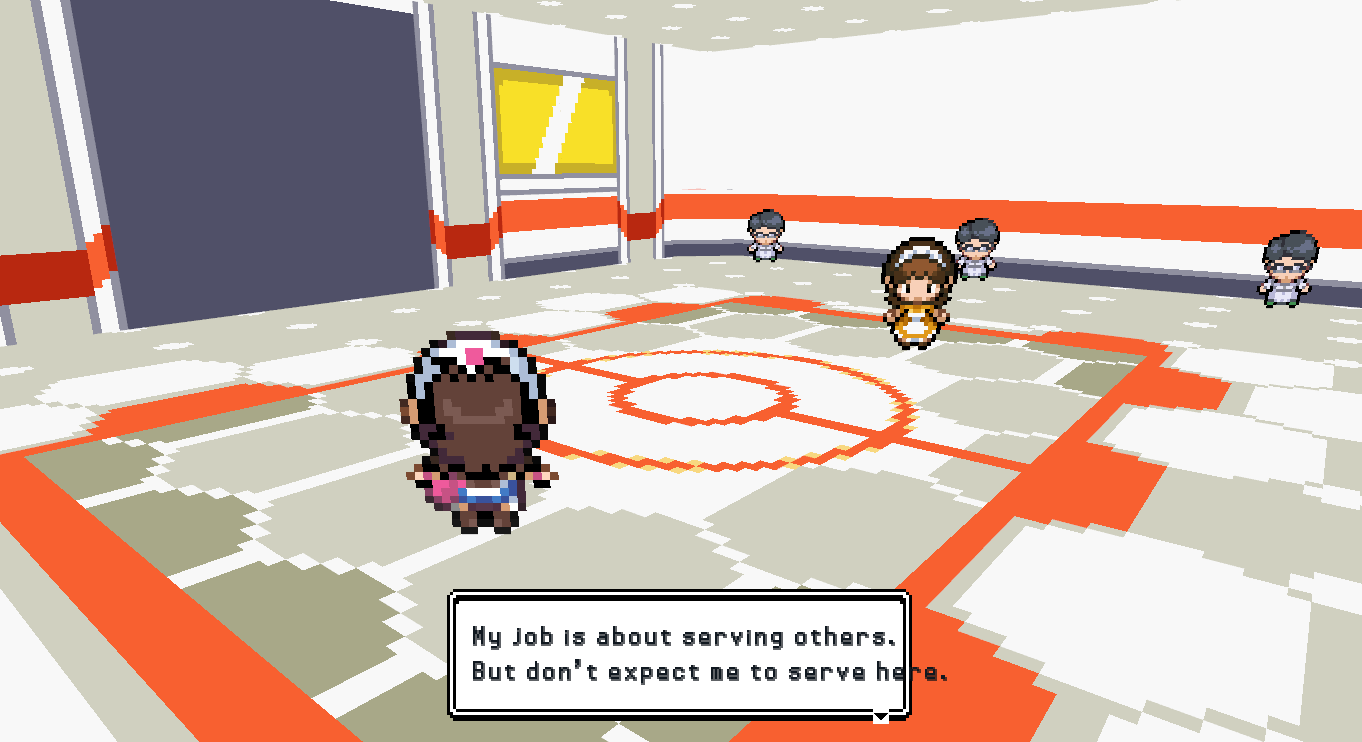Advance dialogue with the small down arrow
Viewport: 1362px width, 742px height.
coord(881,716)
